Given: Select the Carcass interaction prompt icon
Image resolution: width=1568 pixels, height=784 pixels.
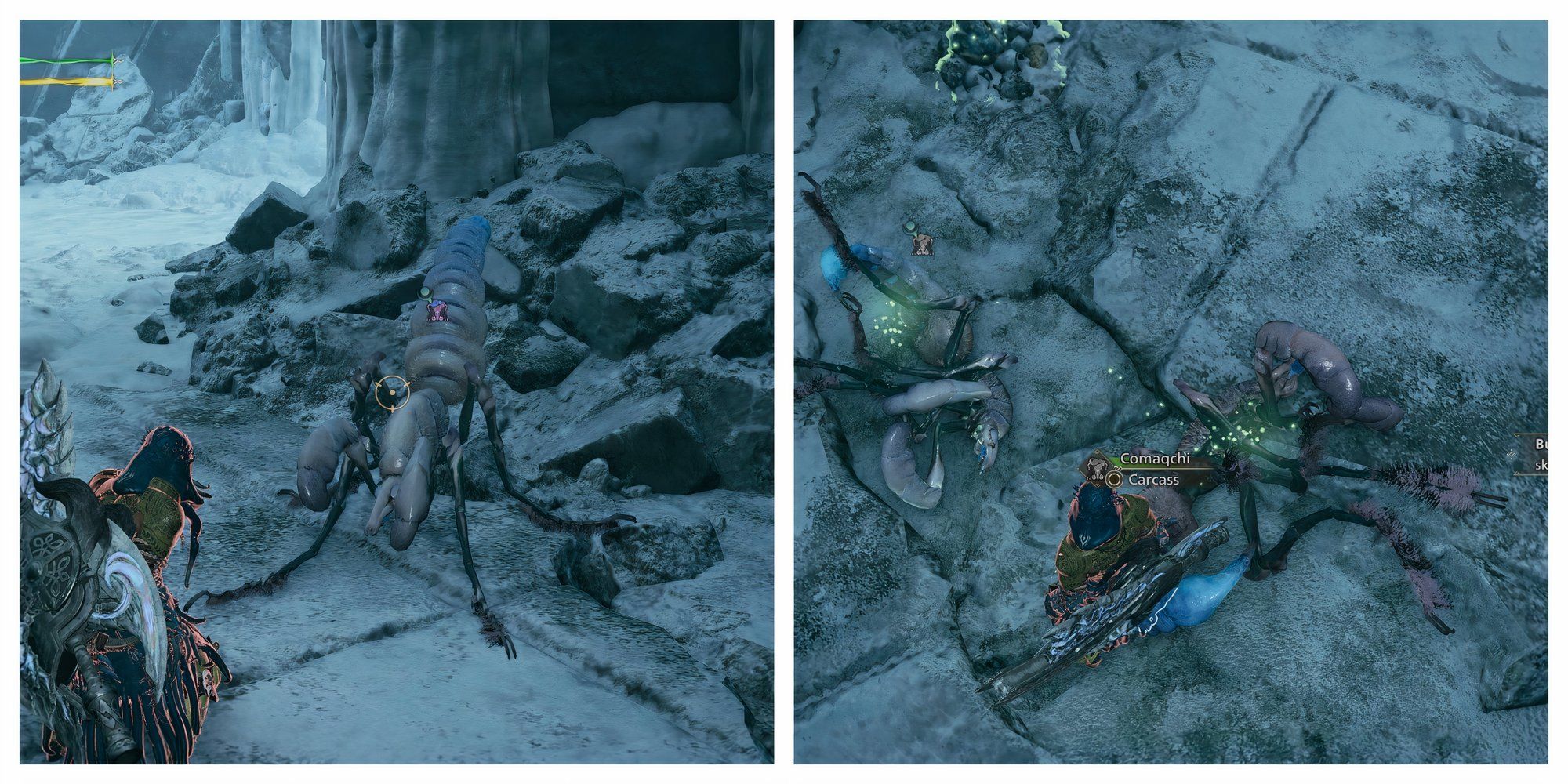Looking at the screenshot, I should click(x=1112, y=480).
